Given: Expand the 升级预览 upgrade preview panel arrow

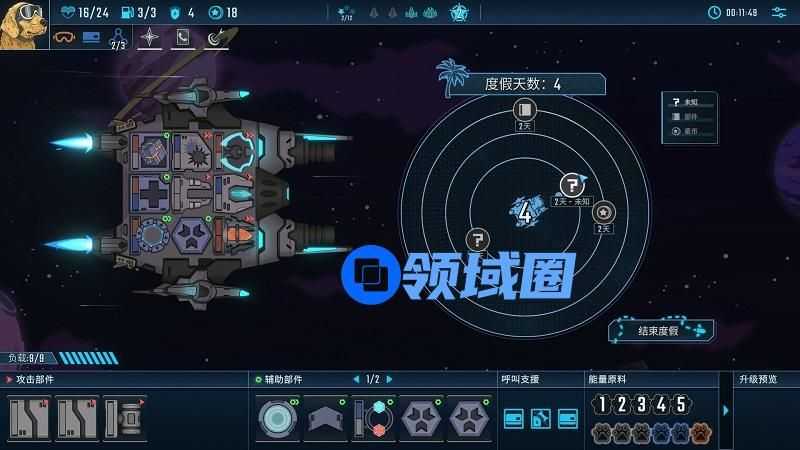Looking at the screenshot, I should pos(726,410).
